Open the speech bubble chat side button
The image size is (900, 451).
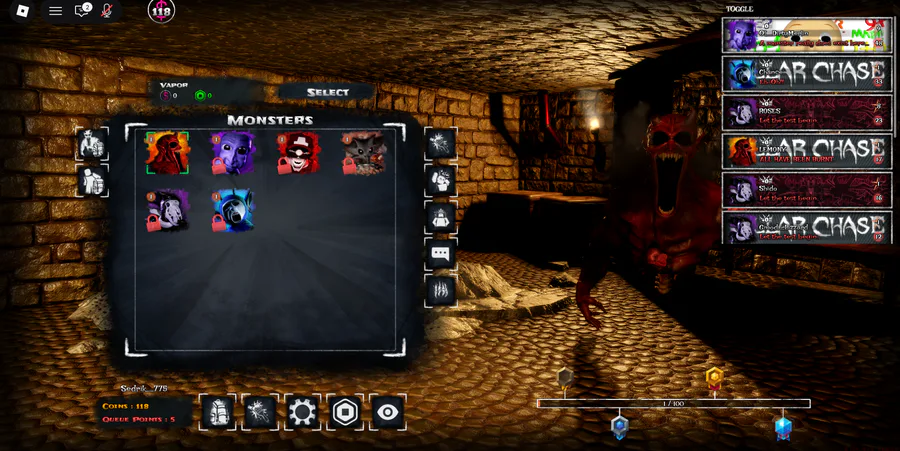441,253
